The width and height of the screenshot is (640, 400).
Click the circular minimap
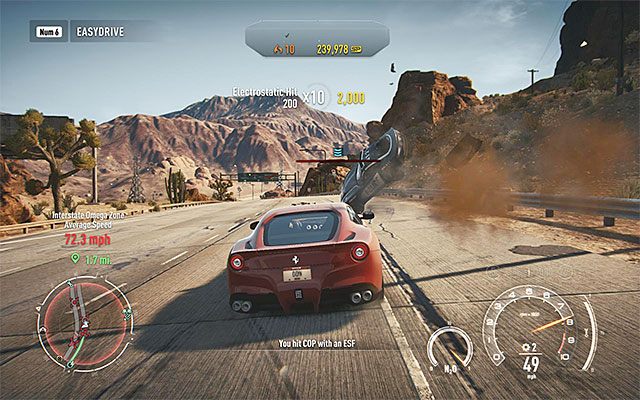point(84,320)
